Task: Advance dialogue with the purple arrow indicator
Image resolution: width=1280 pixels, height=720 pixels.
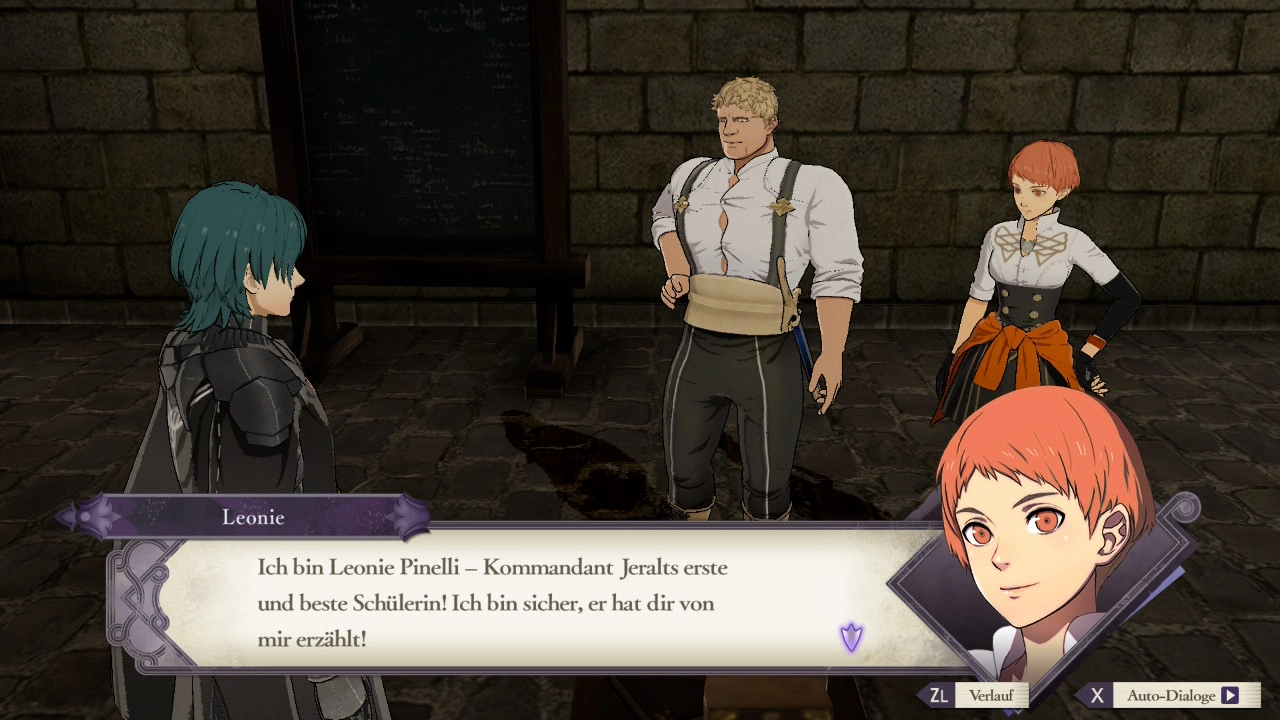Action: (851, 637)
